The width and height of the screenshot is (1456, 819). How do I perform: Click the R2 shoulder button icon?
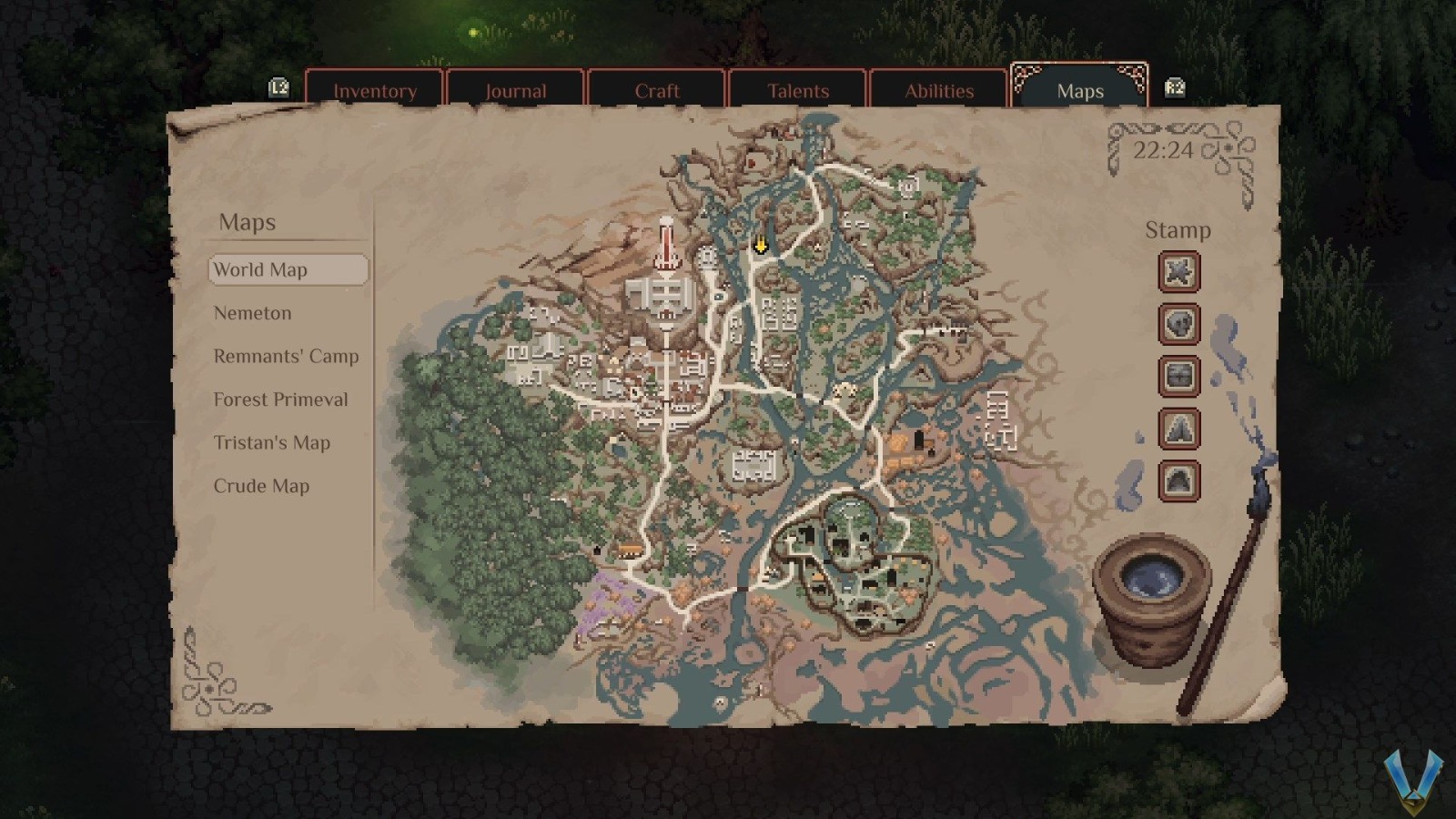(x=1175, y=87)
